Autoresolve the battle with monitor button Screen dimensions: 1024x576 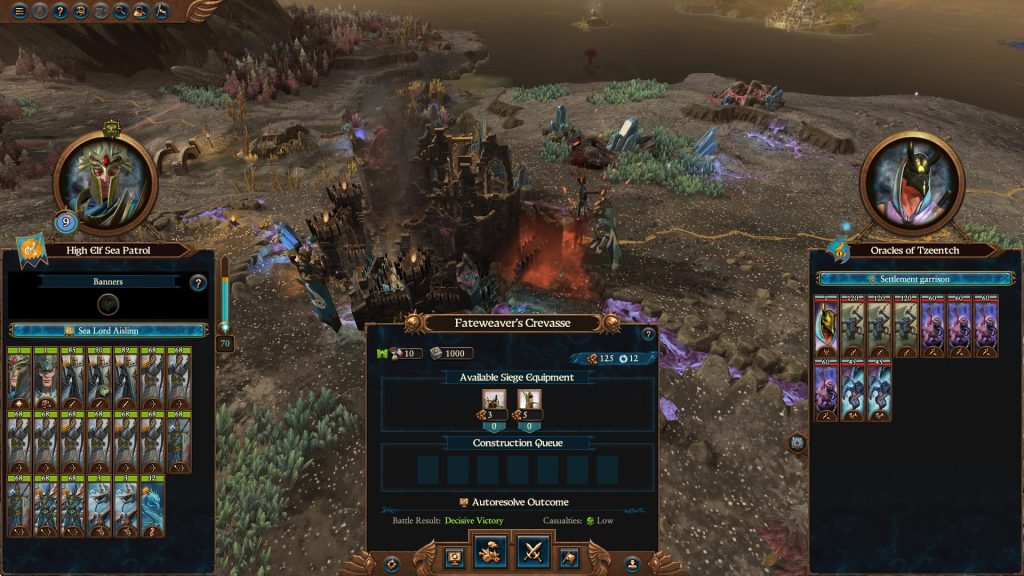(453, 554)
